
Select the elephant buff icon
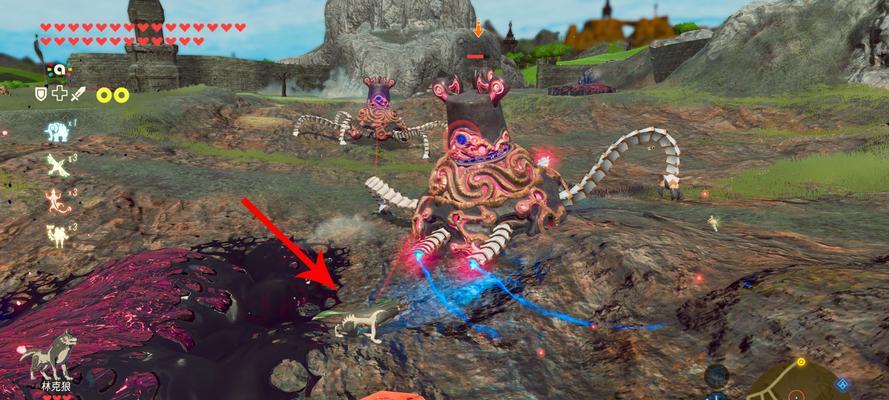56,131
